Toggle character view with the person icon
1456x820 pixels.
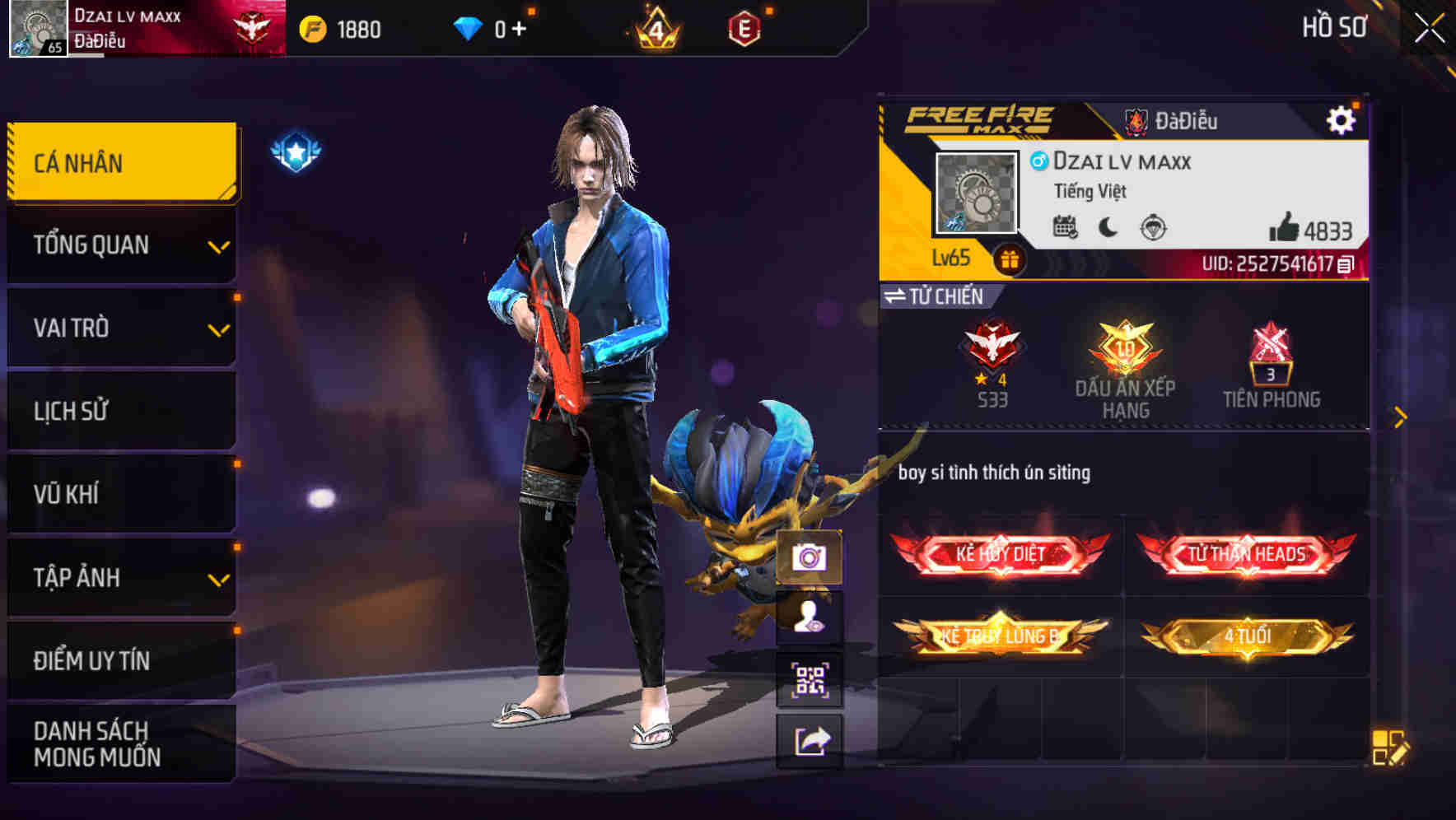point(810,617)
